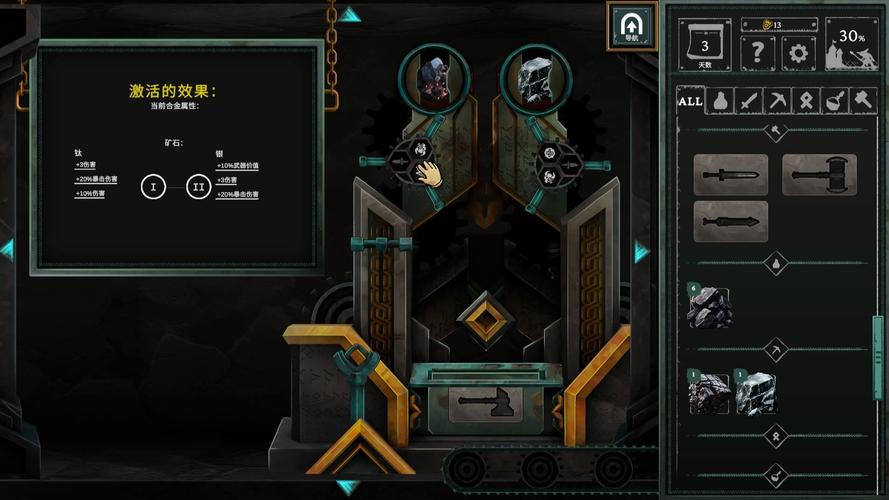The width and height of the screenshot is (889, 500).
Task: Switch to the sword category tab
Action: [748, 101]
